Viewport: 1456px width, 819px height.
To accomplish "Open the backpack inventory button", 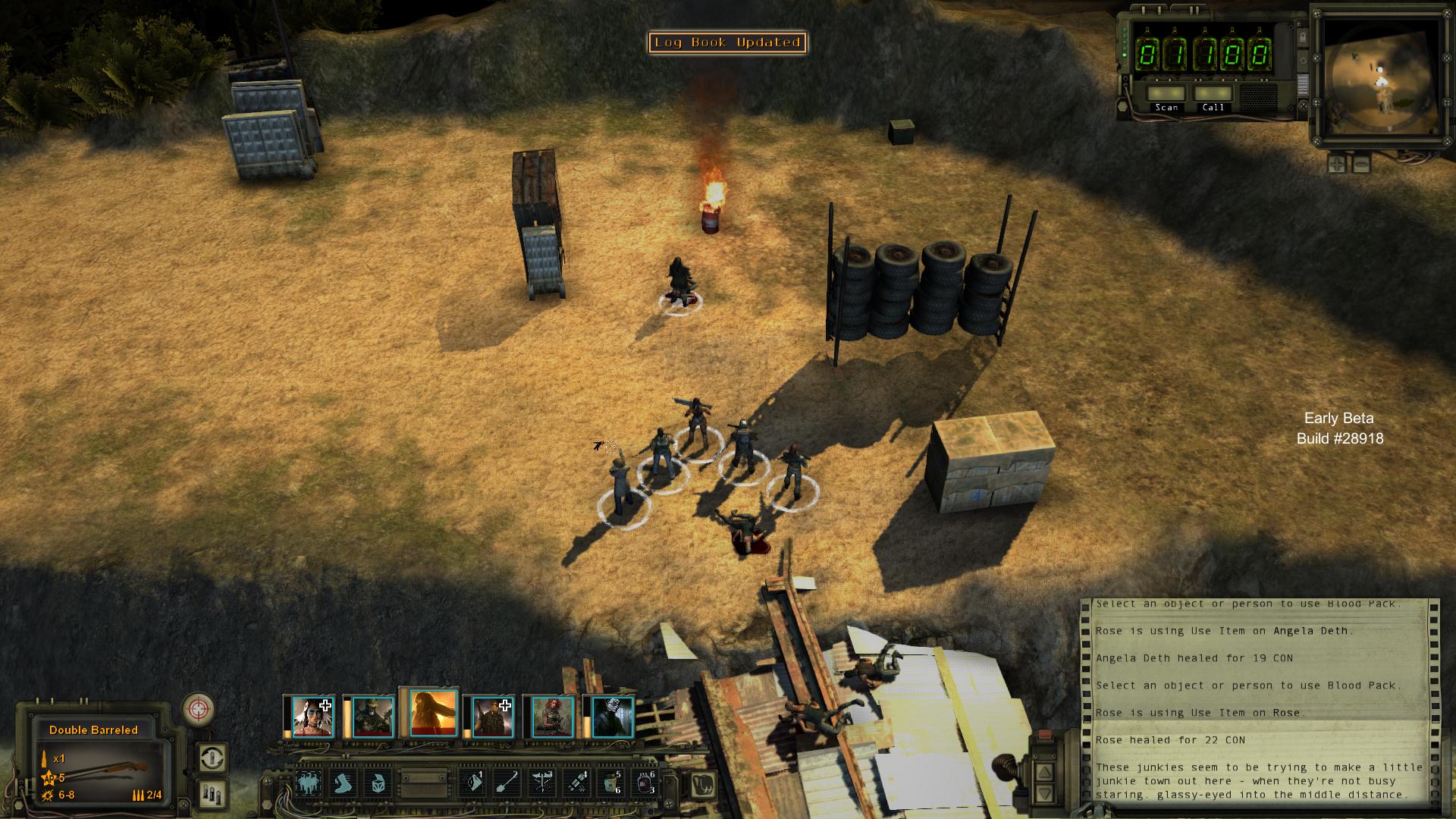I will point(704,783).
